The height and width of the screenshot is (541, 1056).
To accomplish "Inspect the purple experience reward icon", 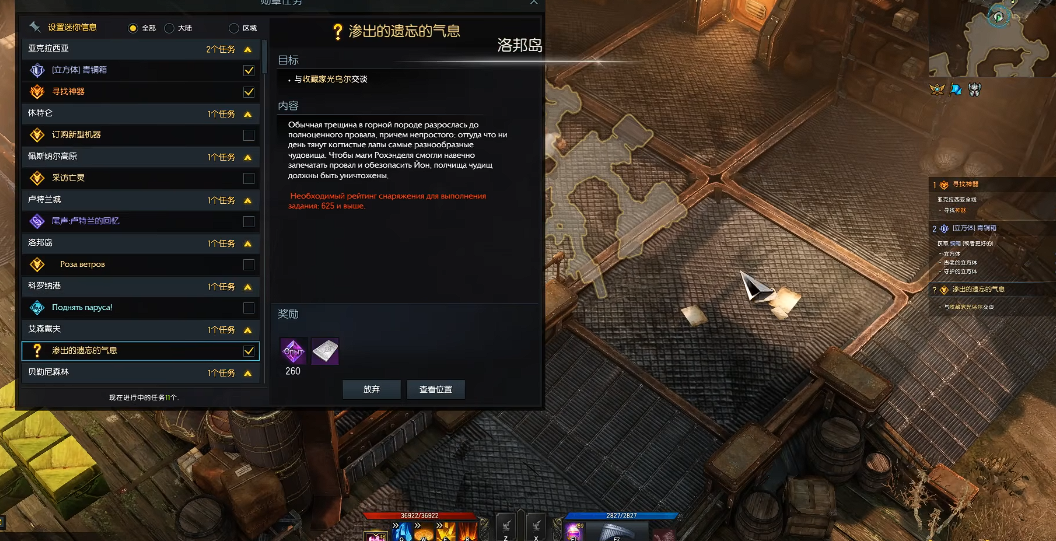I will pyautogui.click(x=292, y=350).
